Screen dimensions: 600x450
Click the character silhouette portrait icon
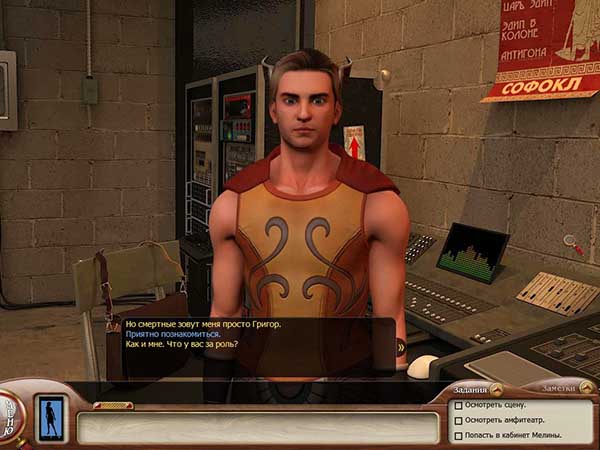click(49, 417)
